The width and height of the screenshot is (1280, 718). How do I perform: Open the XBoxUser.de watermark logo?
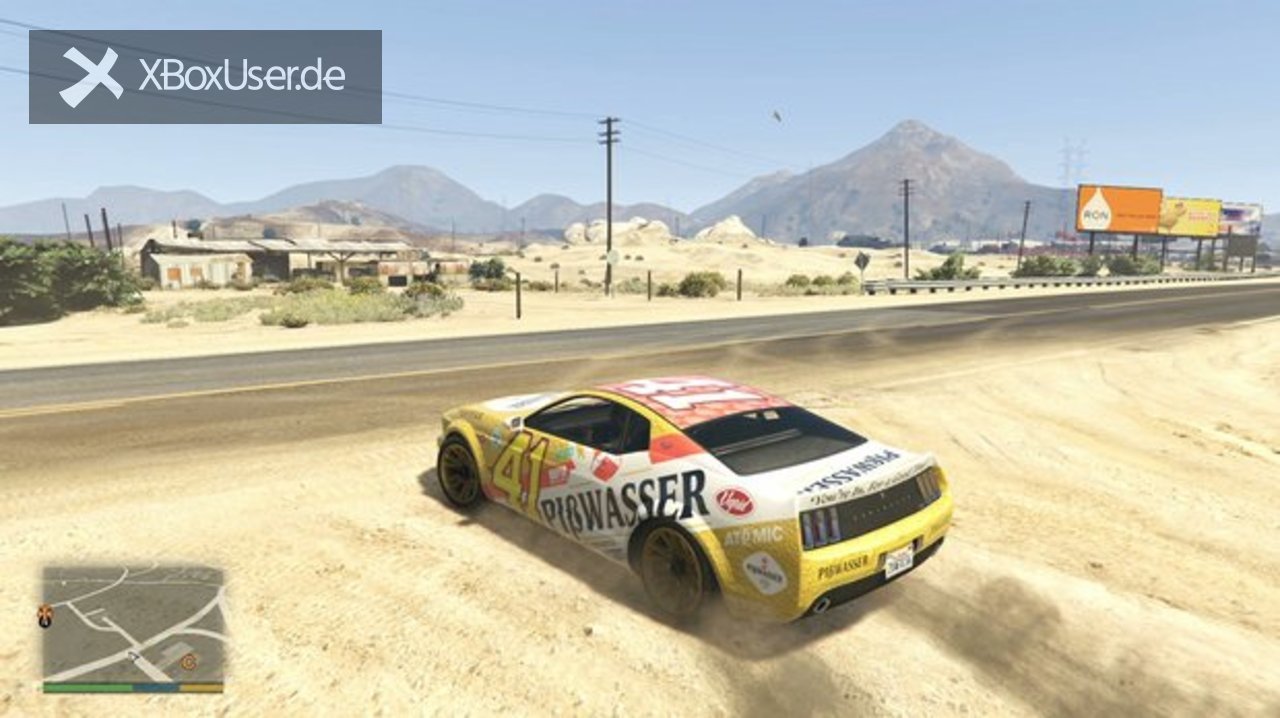[205, 77]
